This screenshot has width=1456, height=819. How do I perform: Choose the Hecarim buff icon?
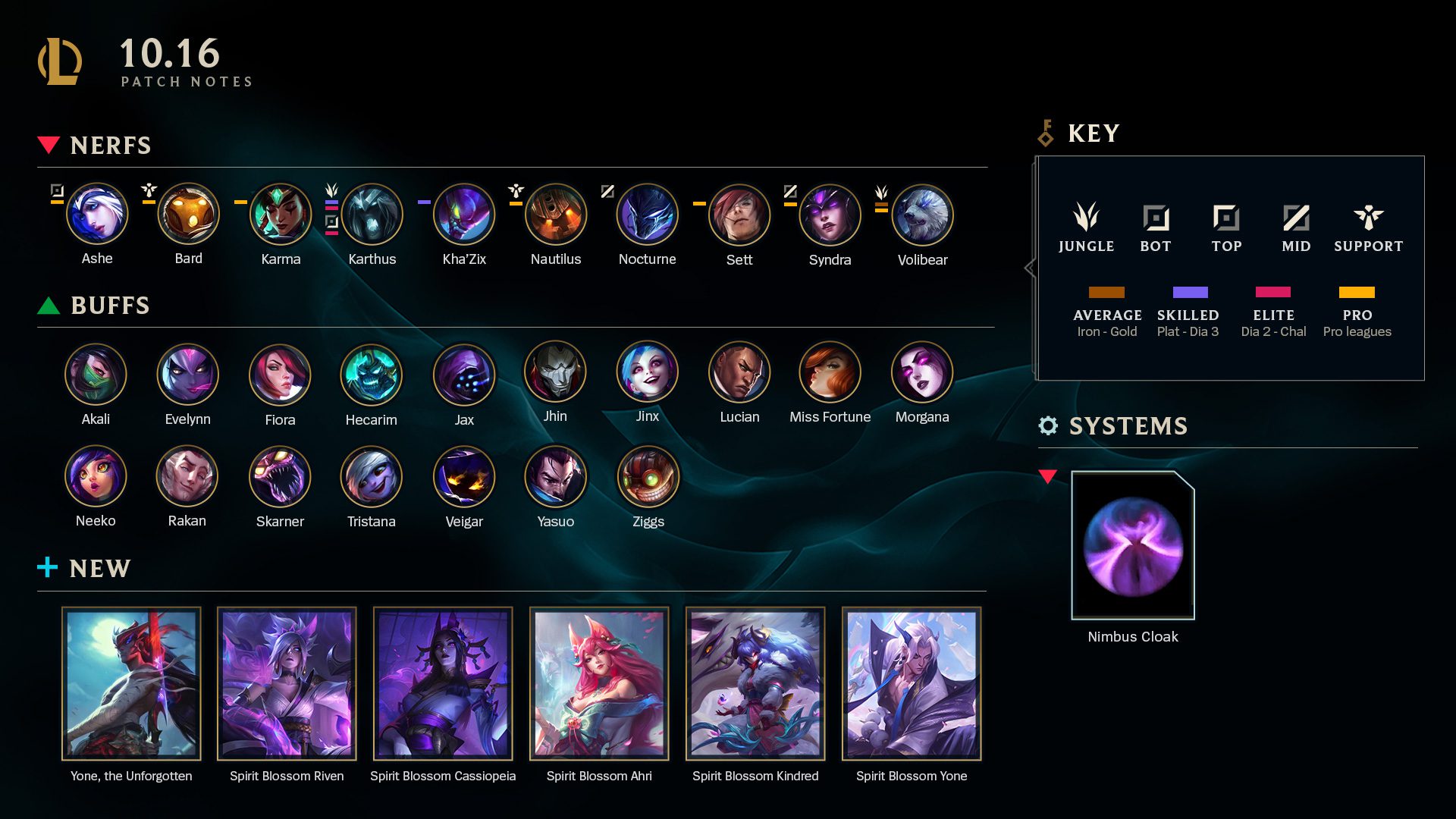[371, 375]
